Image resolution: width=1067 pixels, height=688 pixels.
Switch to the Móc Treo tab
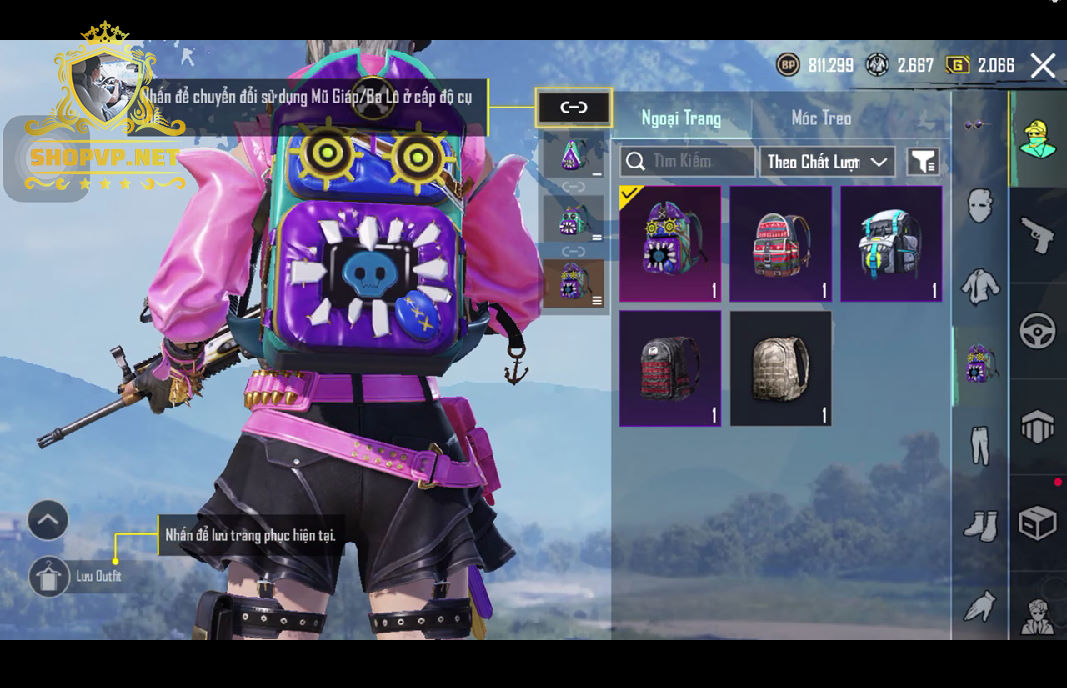click(821, 118)
